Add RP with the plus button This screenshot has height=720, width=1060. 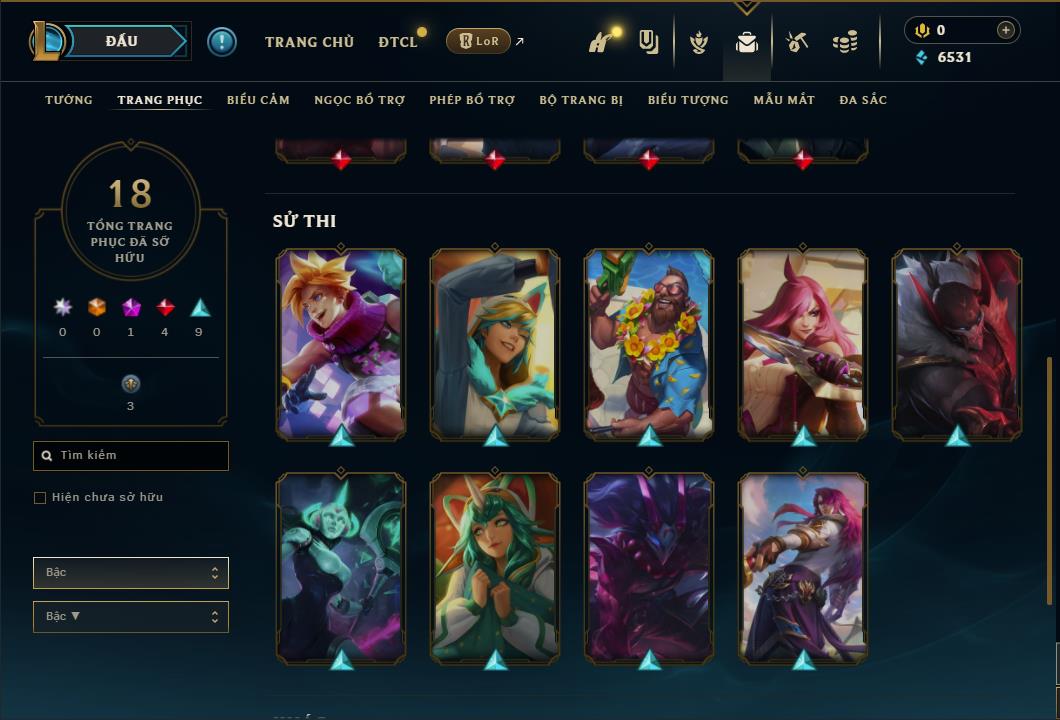click(x=1005, y=30)
